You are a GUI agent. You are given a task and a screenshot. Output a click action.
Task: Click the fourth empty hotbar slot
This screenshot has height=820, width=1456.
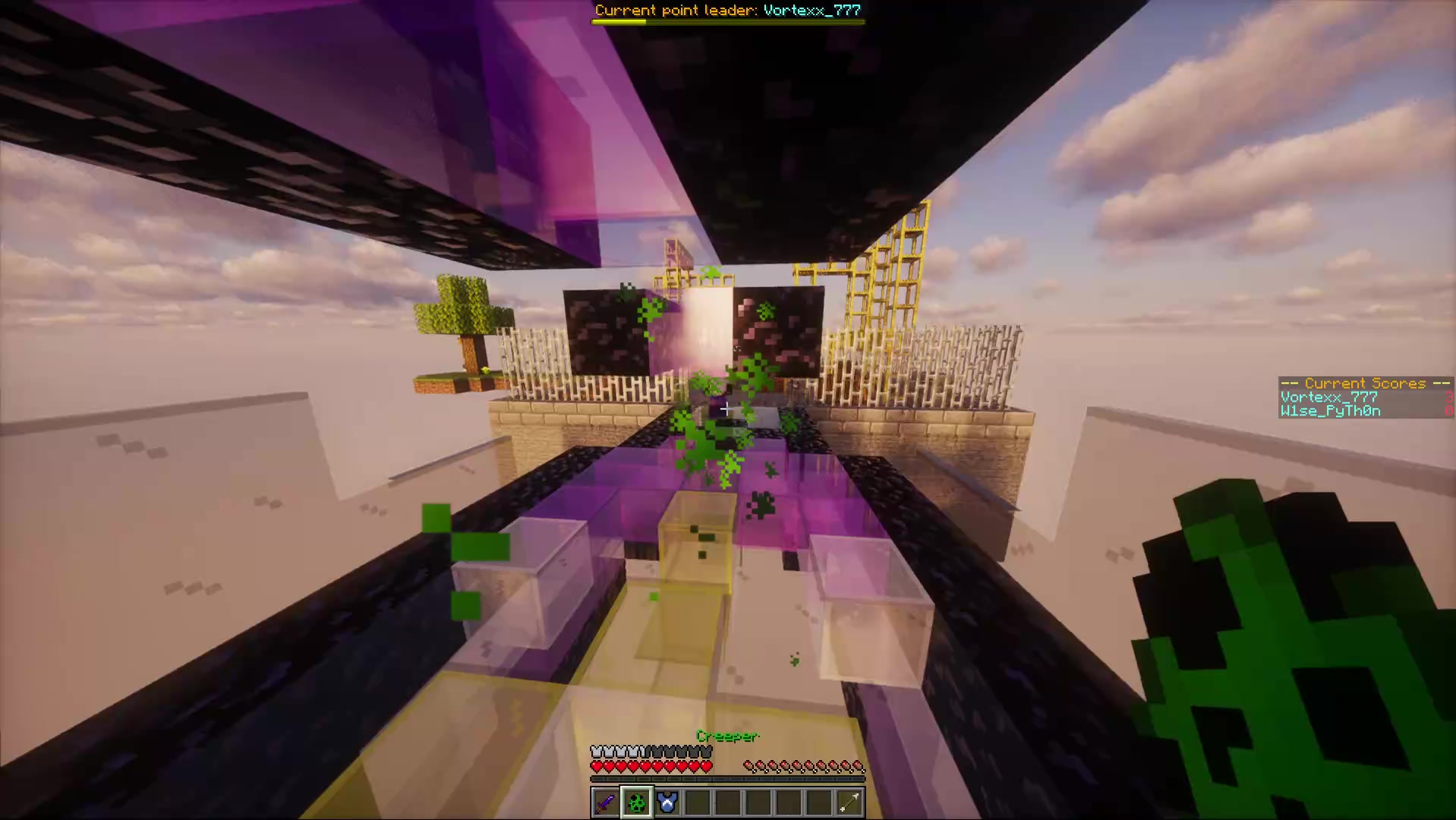(x=697, y=803)
